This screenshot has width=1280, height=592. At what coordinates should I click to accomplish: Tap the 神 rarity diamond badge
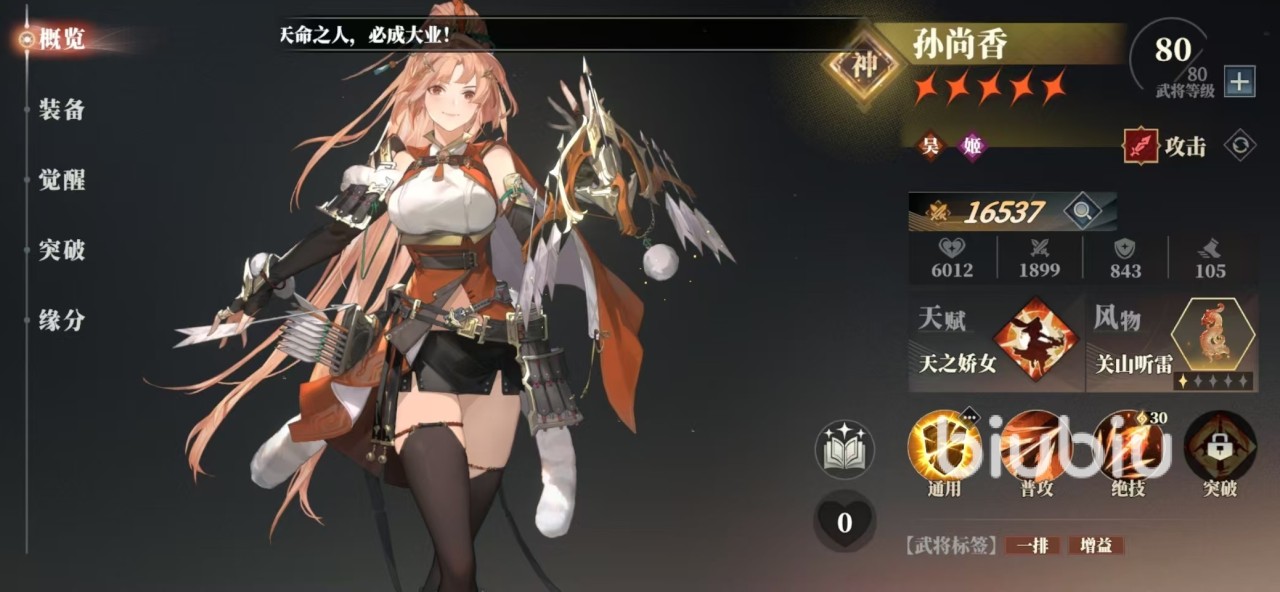click(864, 65)
